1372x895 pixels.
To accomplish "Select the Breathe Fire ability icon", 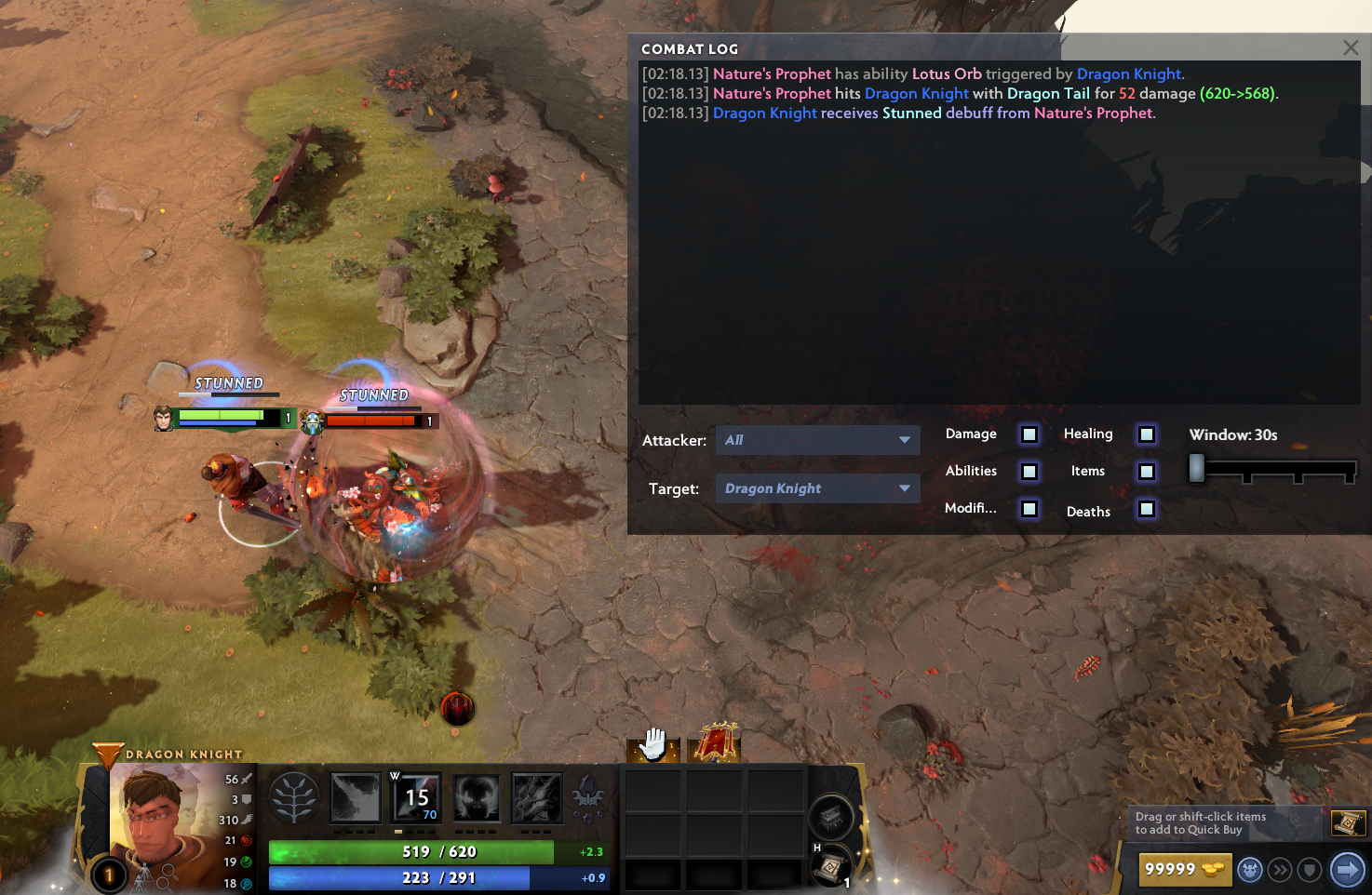I will pos(356,798).
